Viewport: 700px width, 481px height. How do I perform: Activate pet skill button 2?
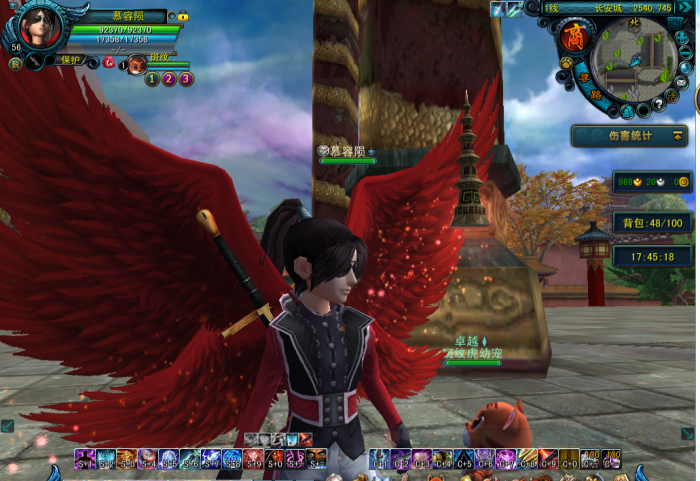tap(169, 79)
